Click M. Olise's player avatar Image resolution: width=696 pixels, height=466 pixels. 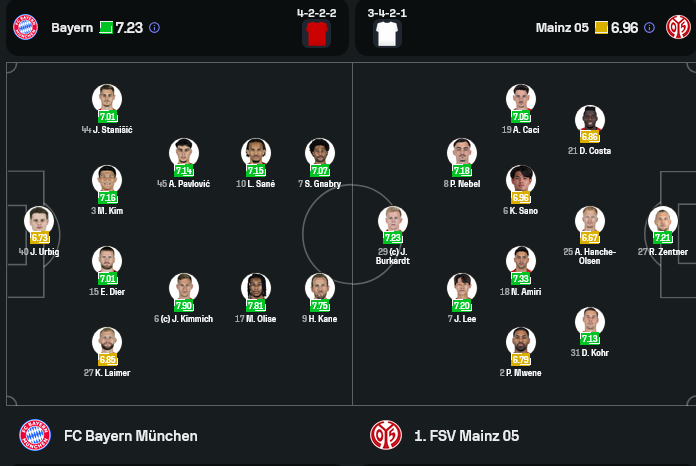256,288
